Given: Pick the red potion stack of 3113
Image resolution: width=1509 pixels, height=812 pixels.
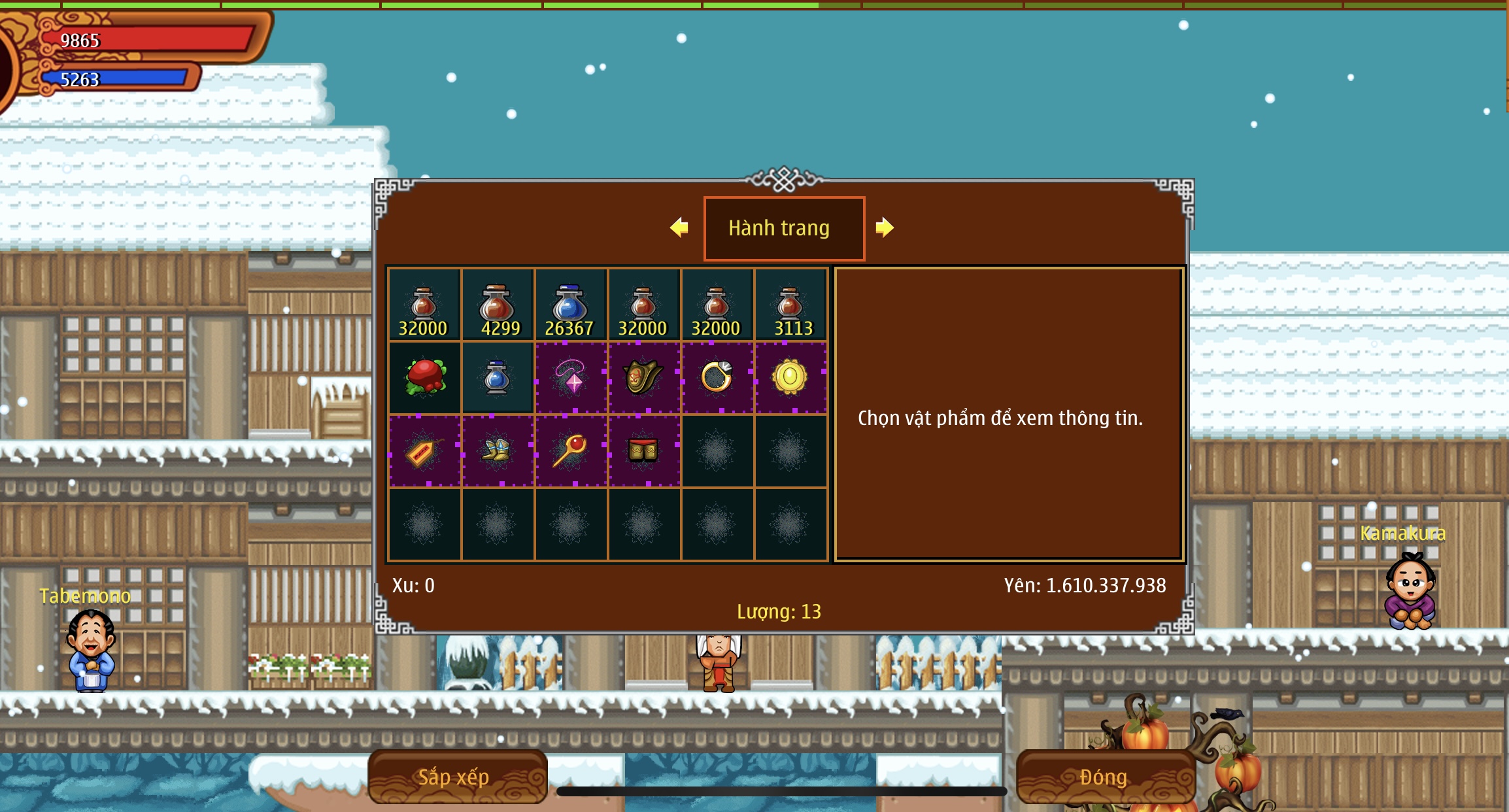Looking at the screenshot, I should click(x=790, y=305).
